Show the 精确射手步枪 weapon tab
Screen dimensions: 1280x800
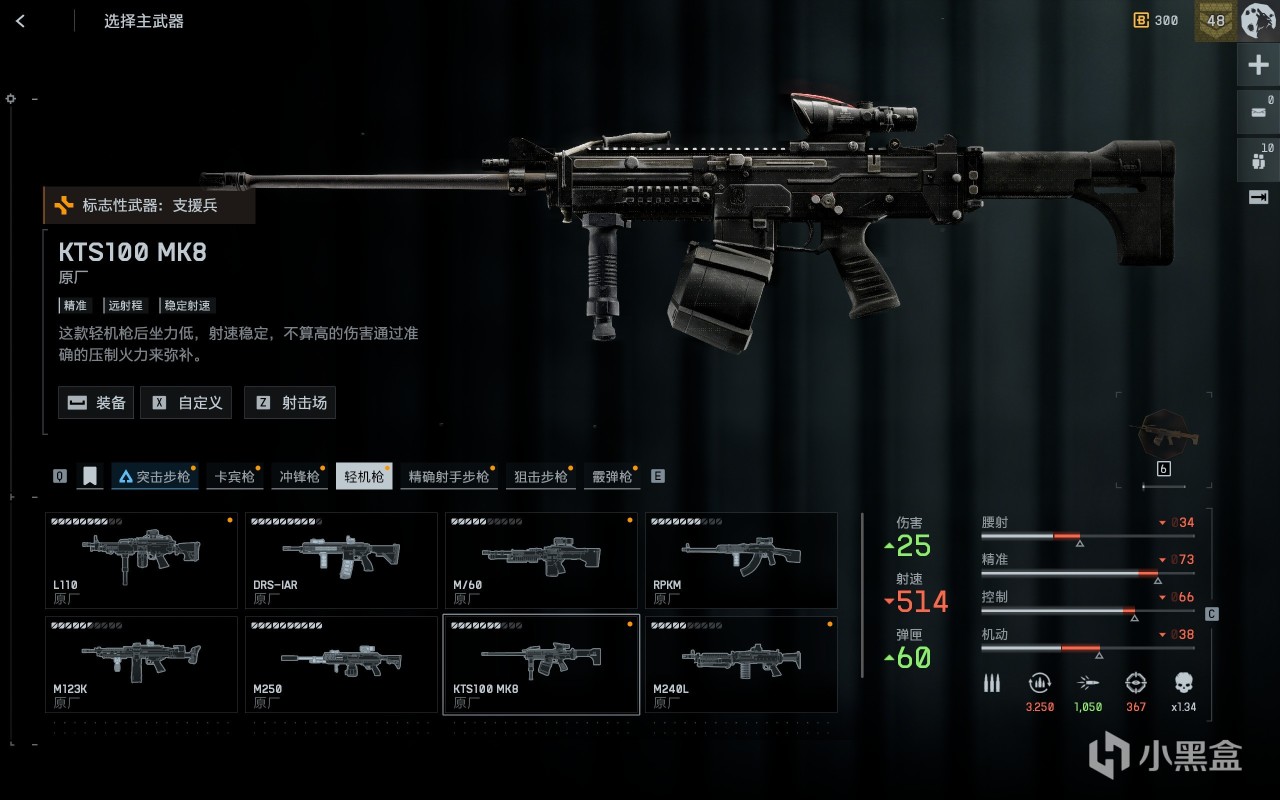449,477
